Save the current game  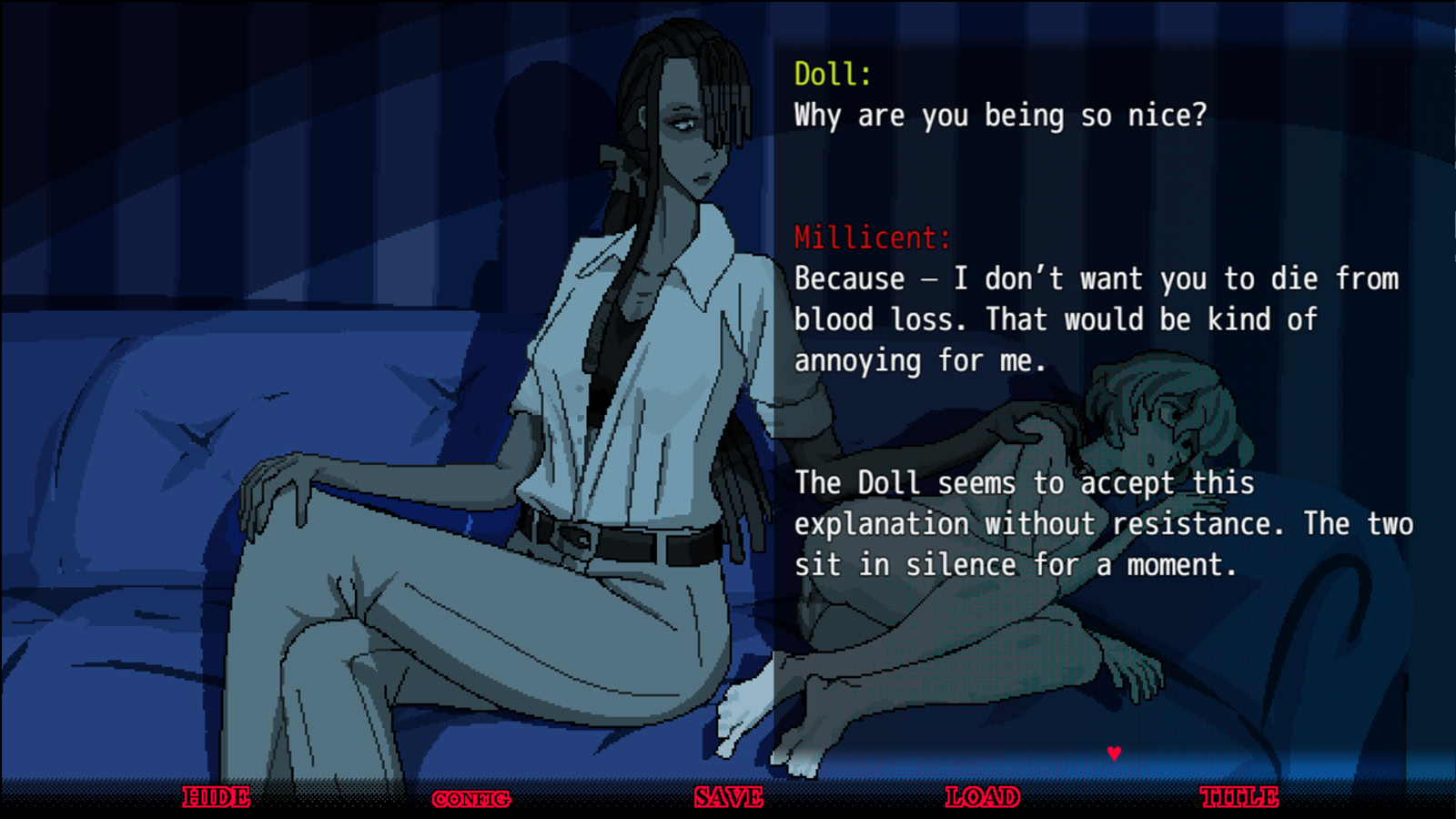728,797
